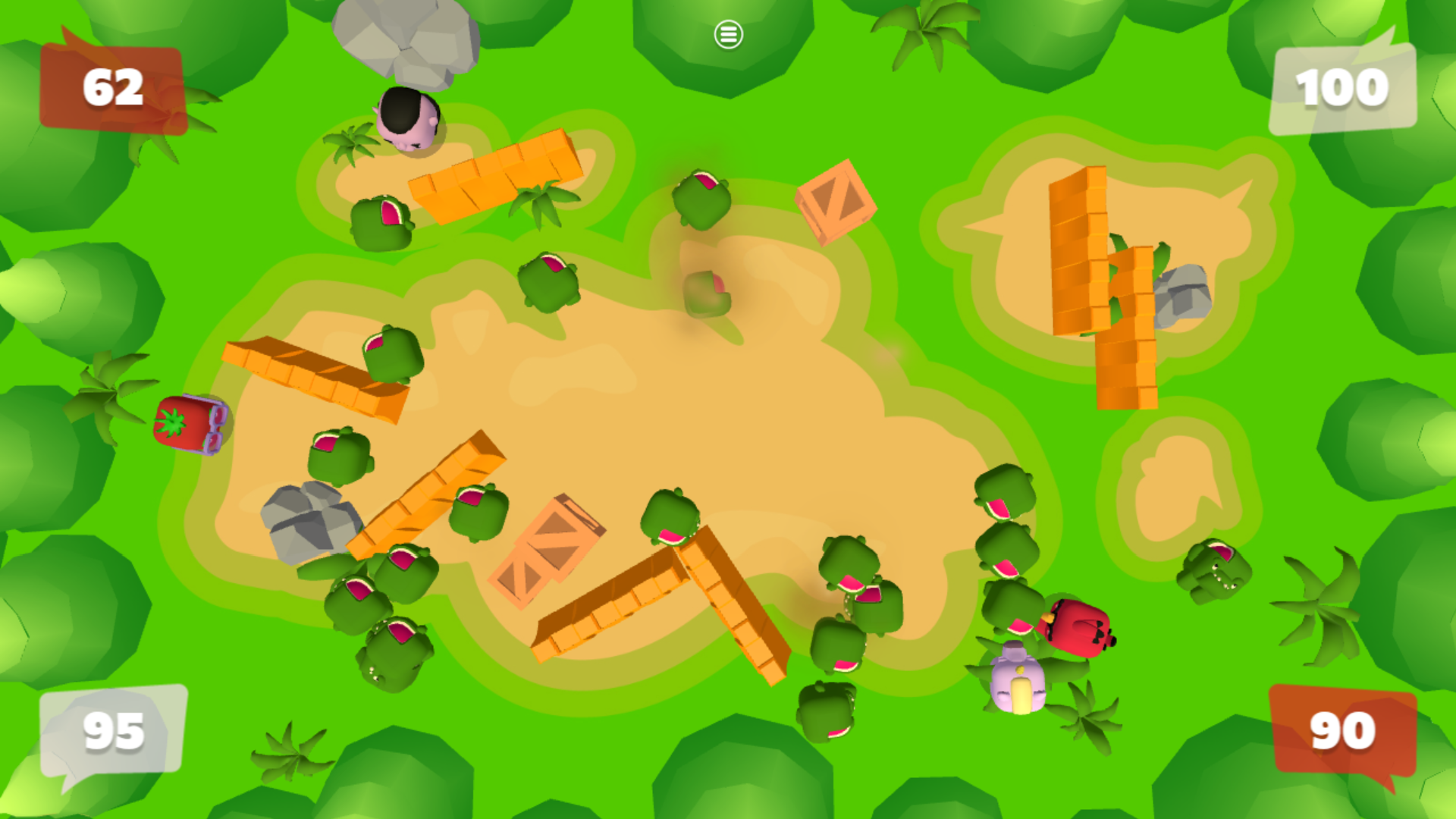This screenshot has width=1456, height=819.
Task: Open the in-game hamburger menu
Action: click(728, 33)
